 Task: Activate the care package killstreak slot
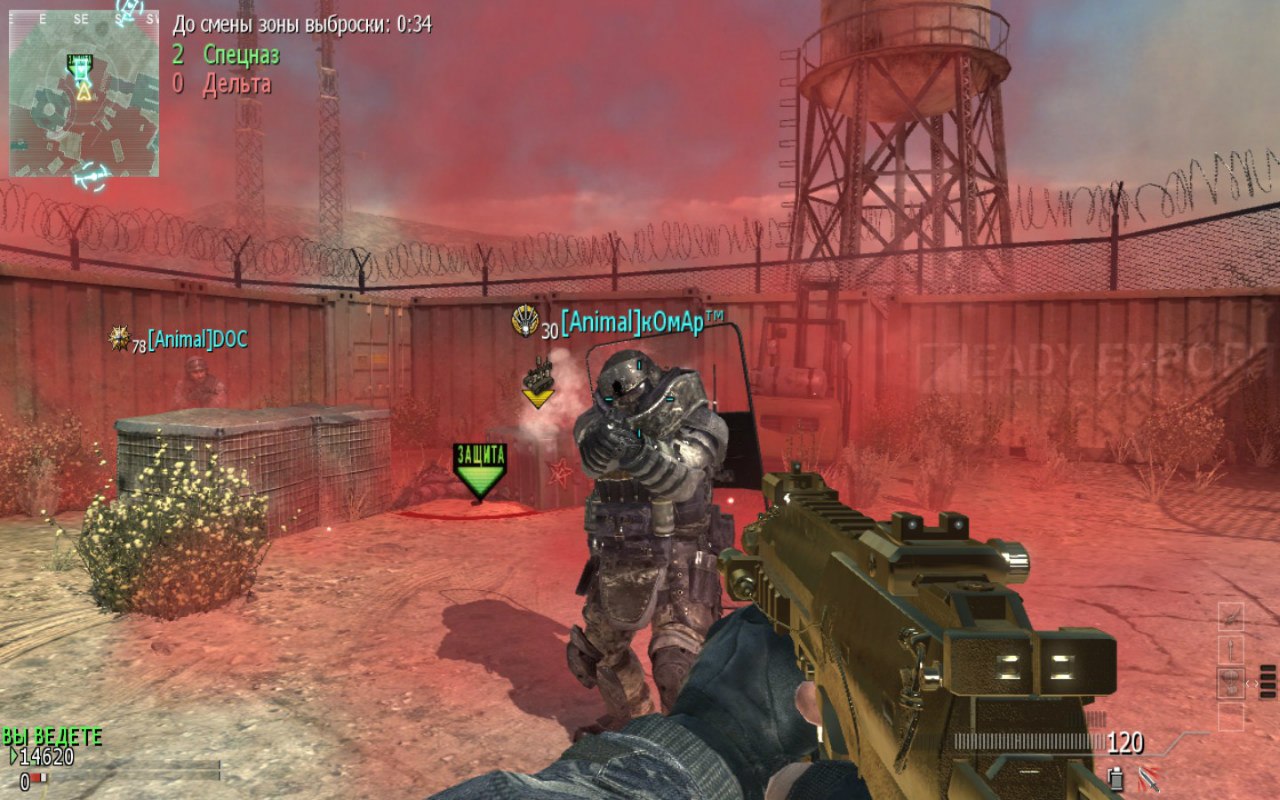click(1231, 684)
